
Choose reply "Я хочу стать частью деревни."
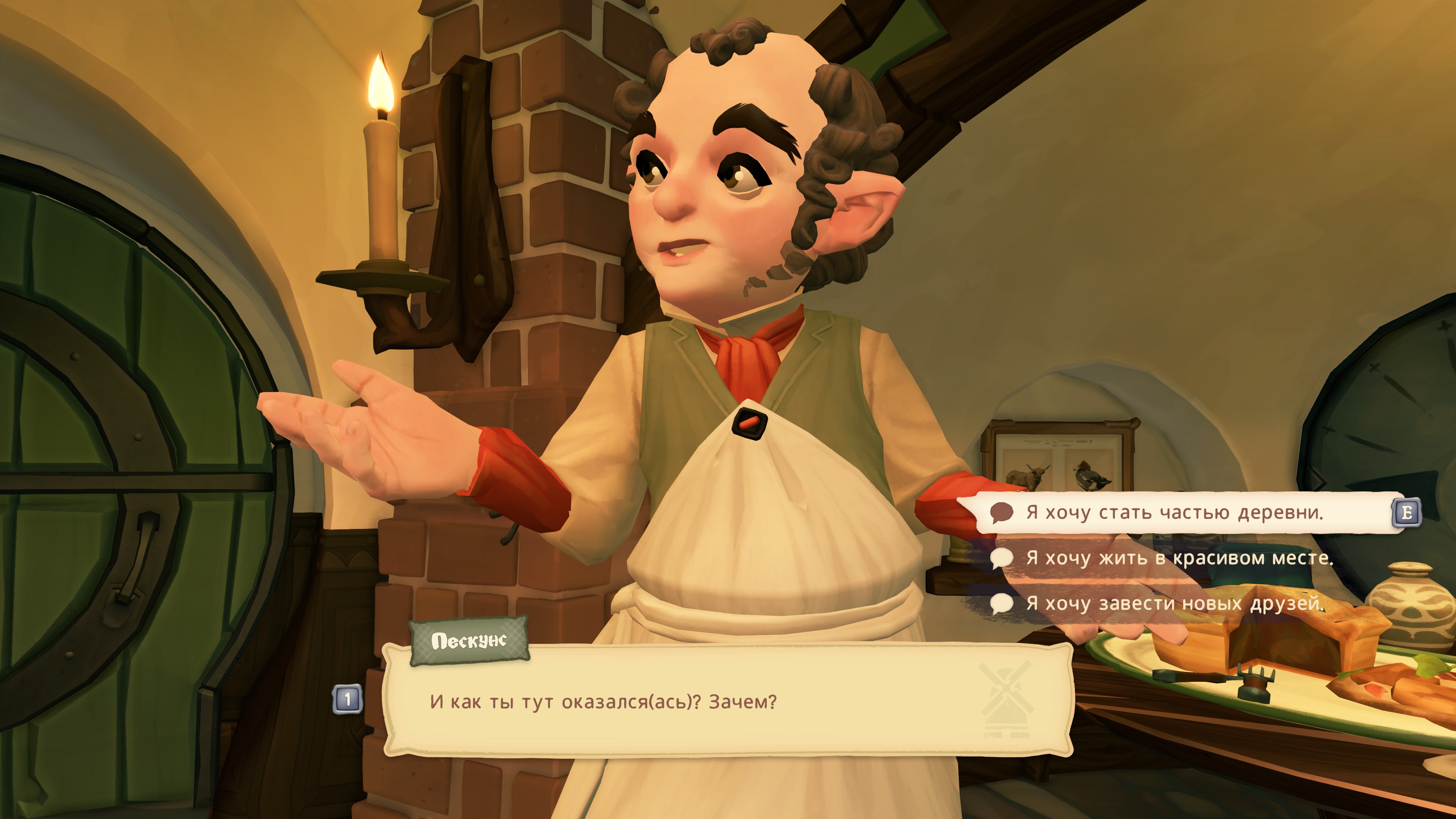click(x=1175, y=513)
